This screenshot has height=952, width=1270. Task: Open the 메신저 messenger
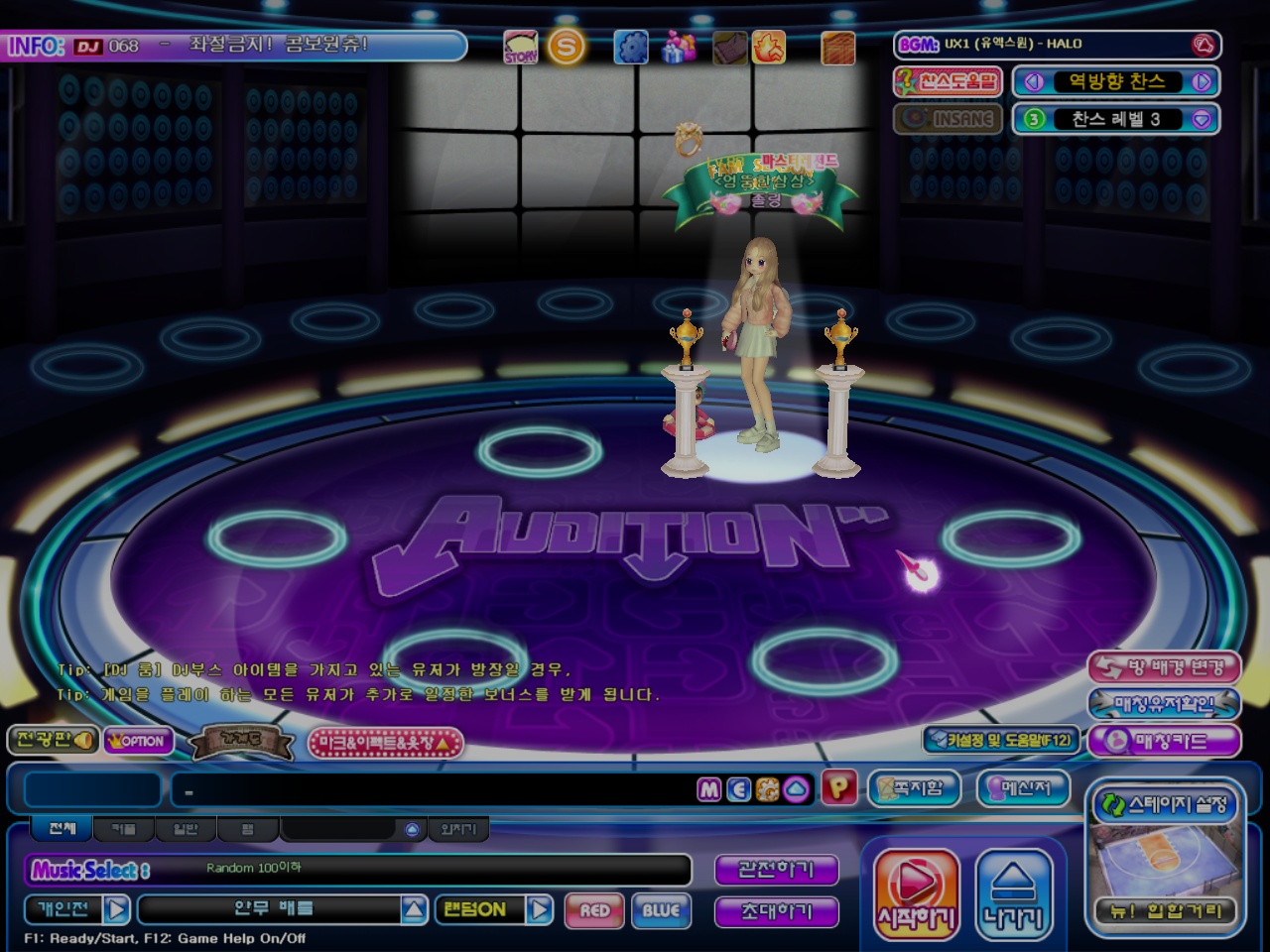click(x=1024, y=788)
